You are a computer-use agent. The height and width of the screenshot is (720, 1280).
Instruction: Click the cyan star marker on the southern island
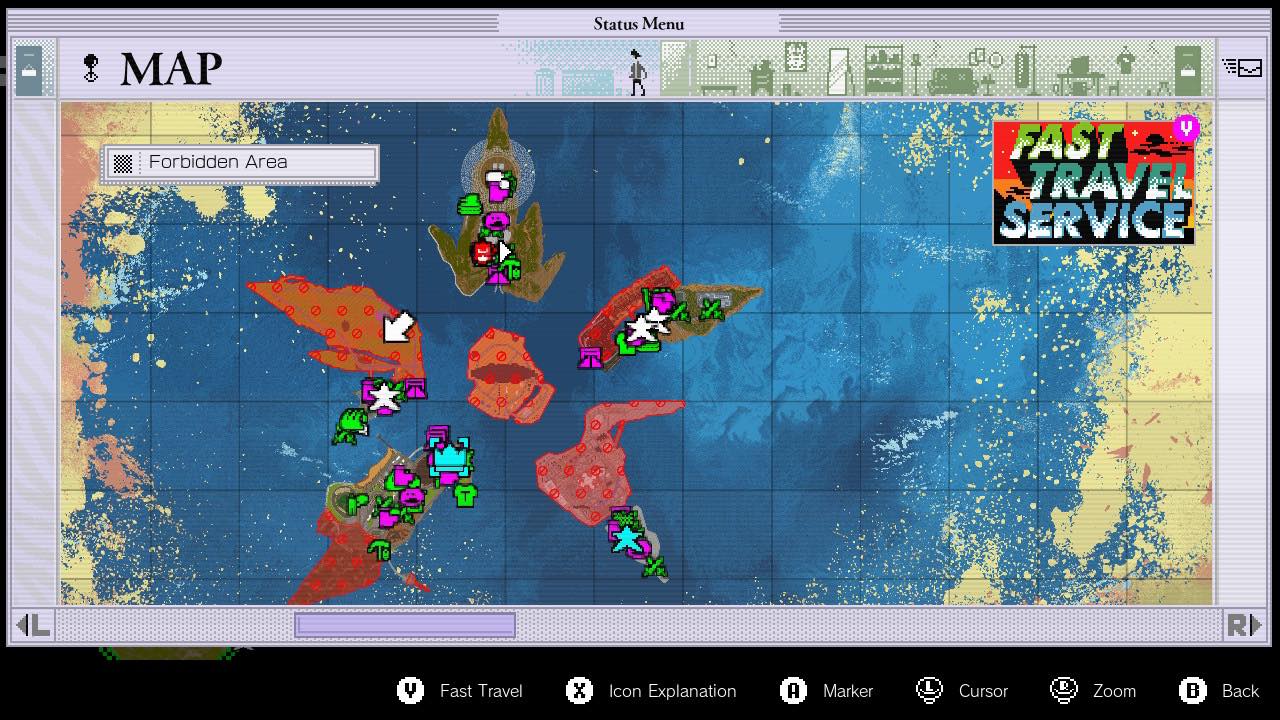627,538
